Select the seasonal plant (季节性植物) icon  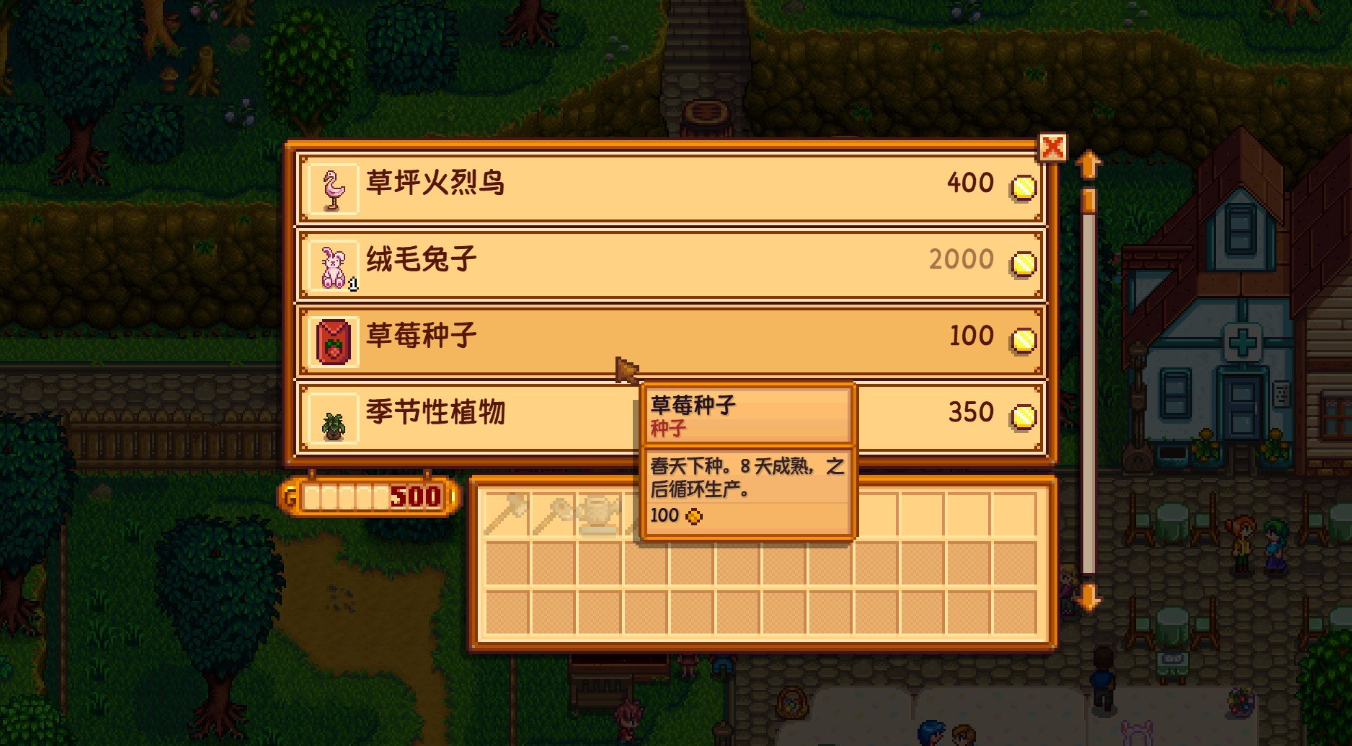click(333, 416)
